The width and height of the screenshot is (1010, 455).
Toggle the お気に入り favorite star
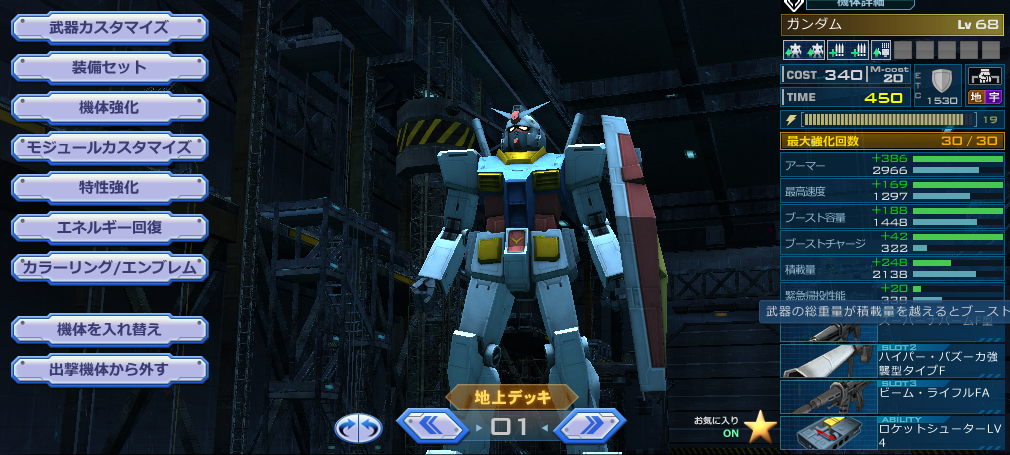pos(761,428)
